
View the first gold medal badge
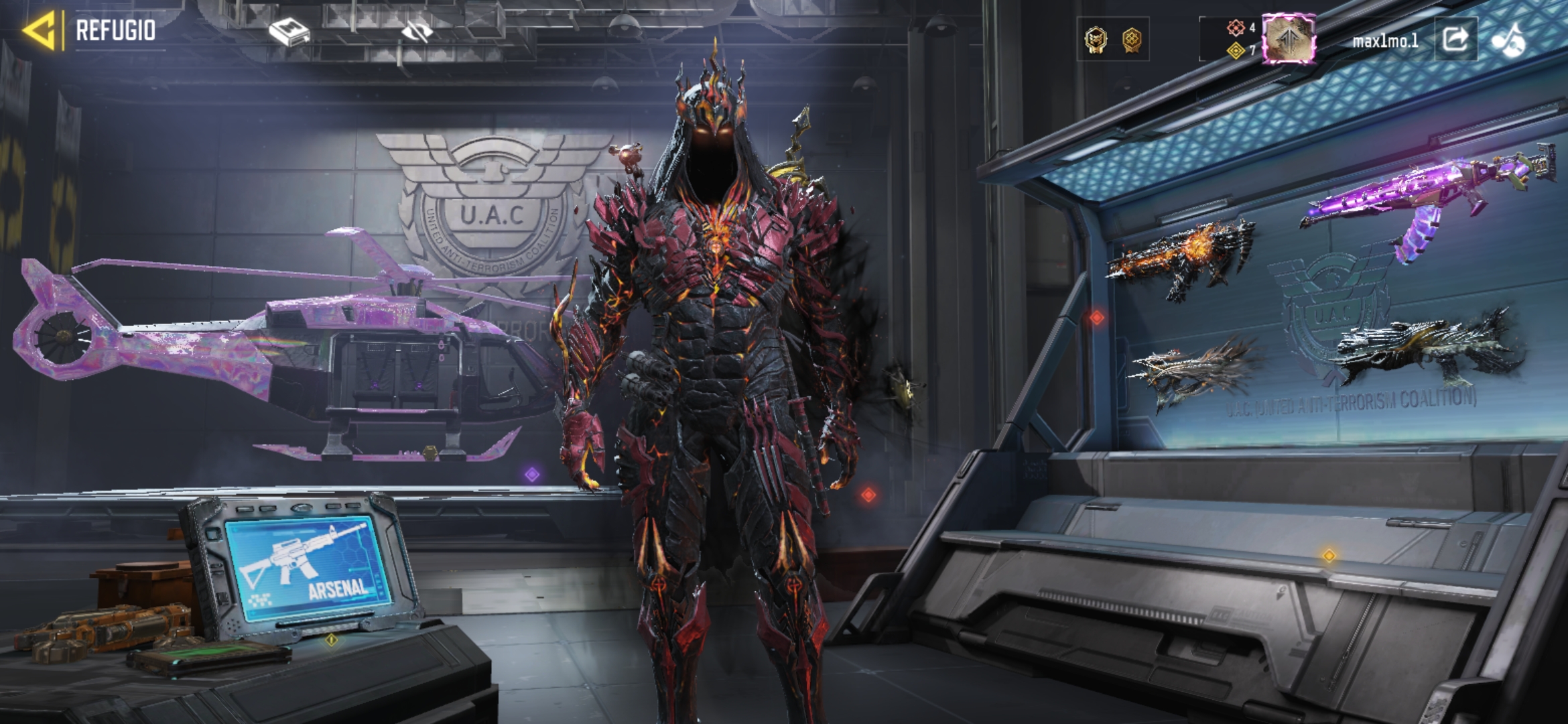[x=1096, y=40]
